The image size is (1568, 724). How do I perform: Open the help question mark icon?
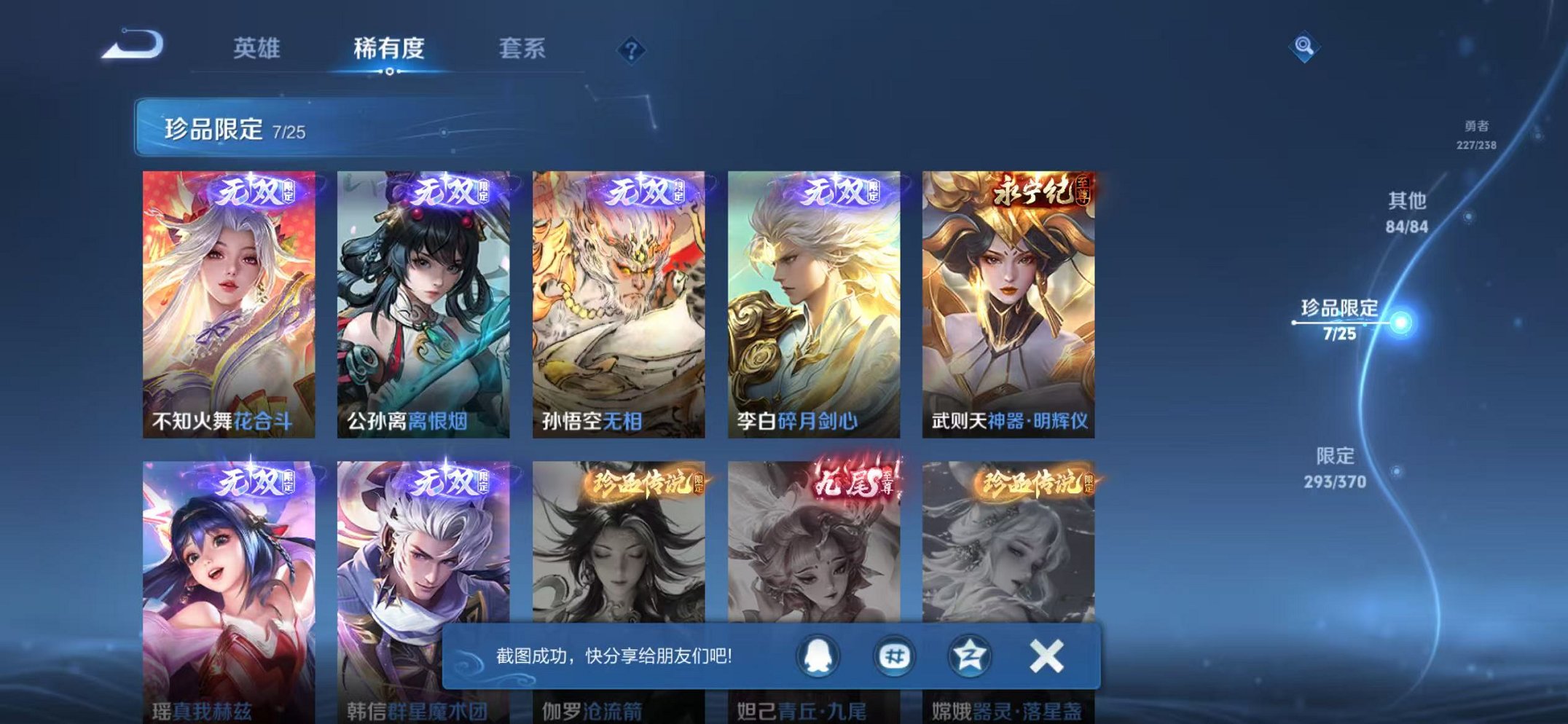pyautogui.click(x=631, y=48)
